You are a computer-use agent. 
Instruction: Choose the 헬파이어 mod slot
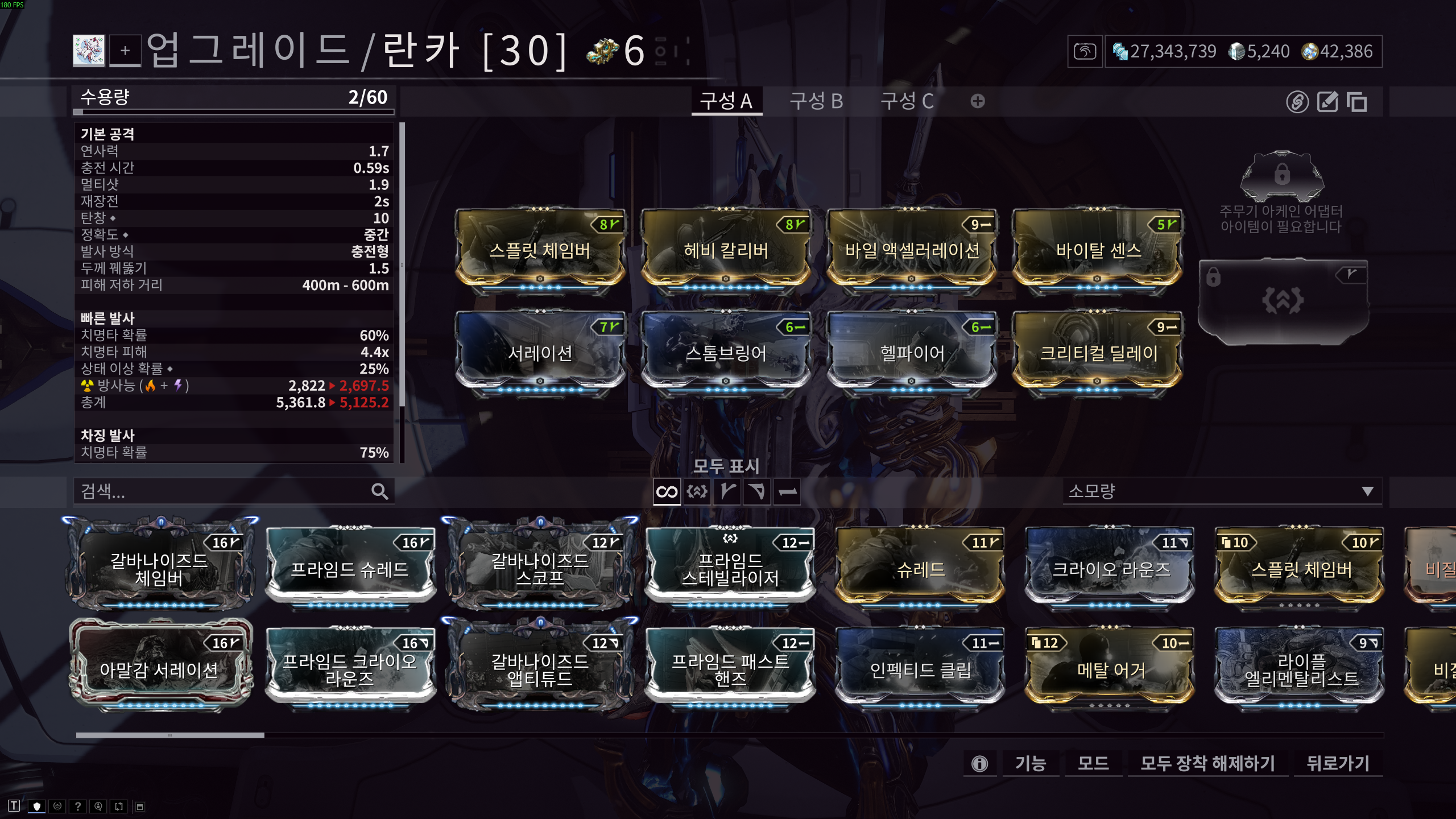click(x=912, y=353)
